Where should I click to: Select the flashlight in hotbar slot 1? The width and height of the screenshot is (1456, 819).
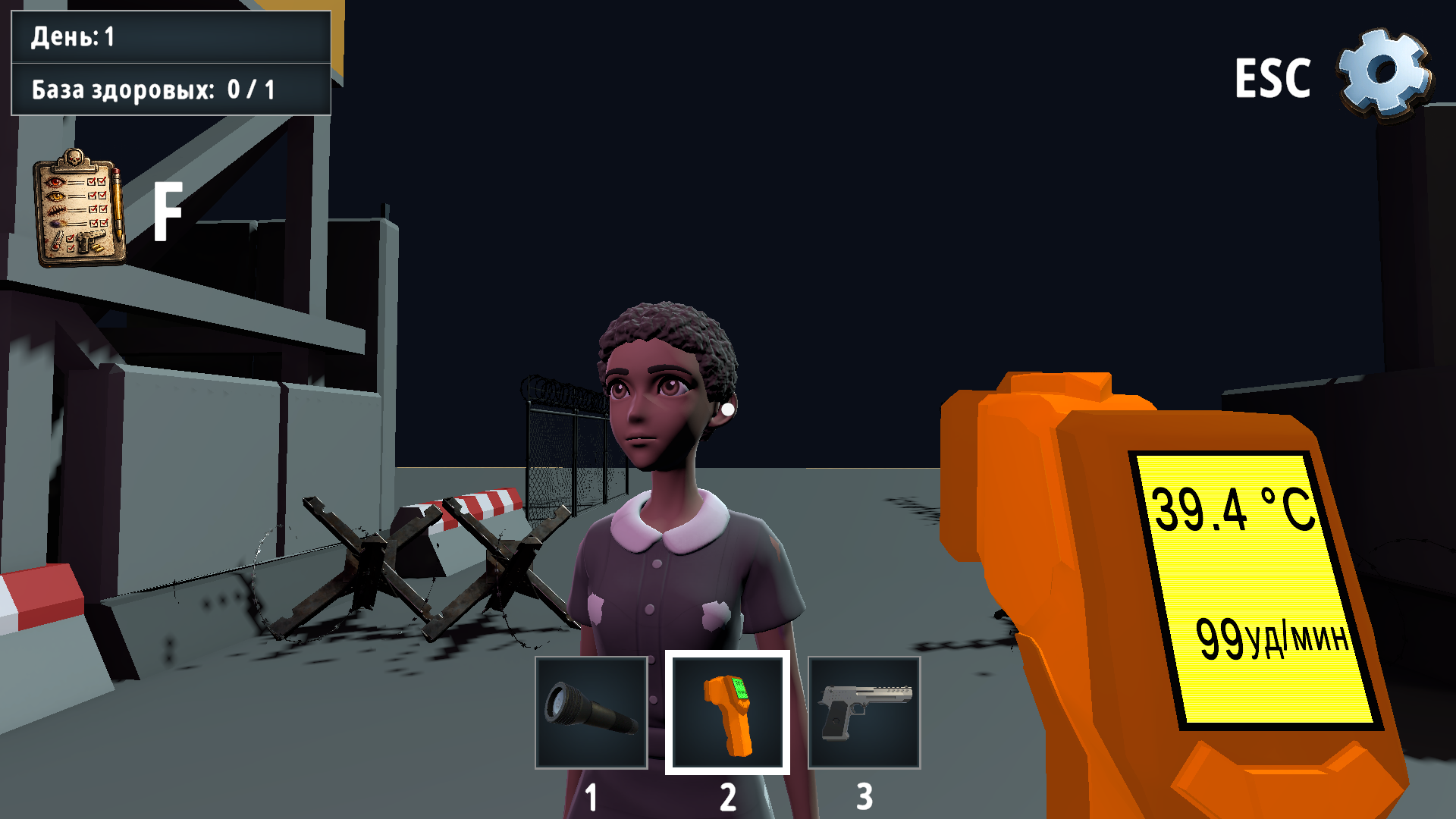click(x=591, y=713)
